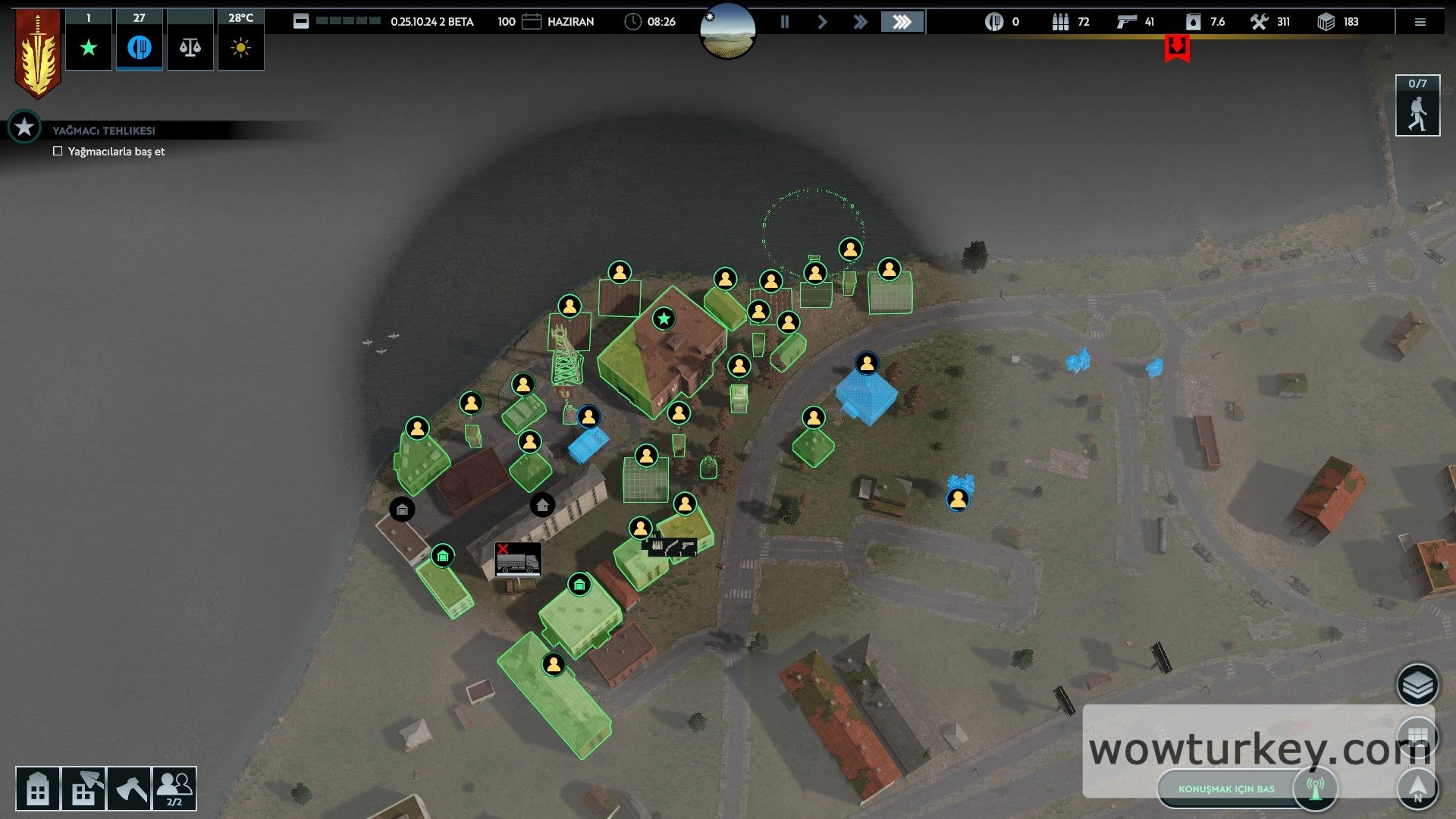Screen dimensions: 1456x819
Task: Toggle the grid overlay button
Action: click(1417, 736)
